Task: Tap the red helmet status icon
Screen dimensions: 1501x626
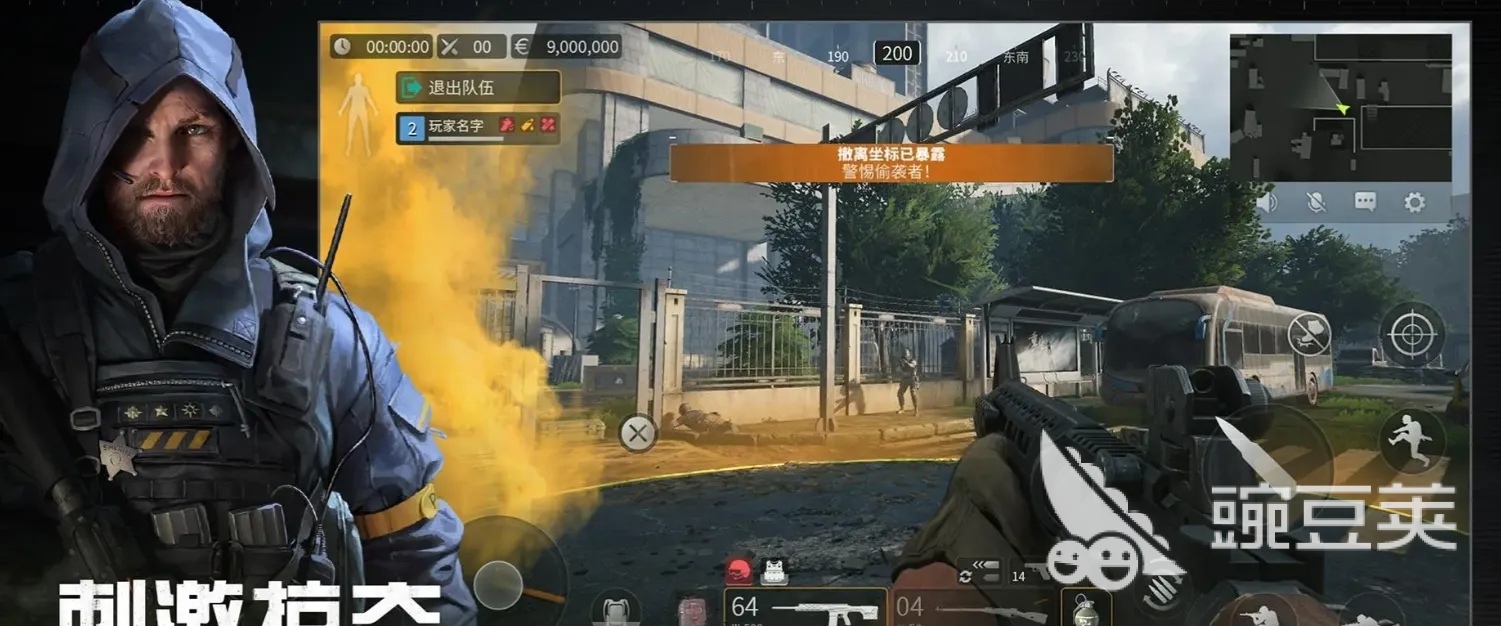Action: coord(739,571)
